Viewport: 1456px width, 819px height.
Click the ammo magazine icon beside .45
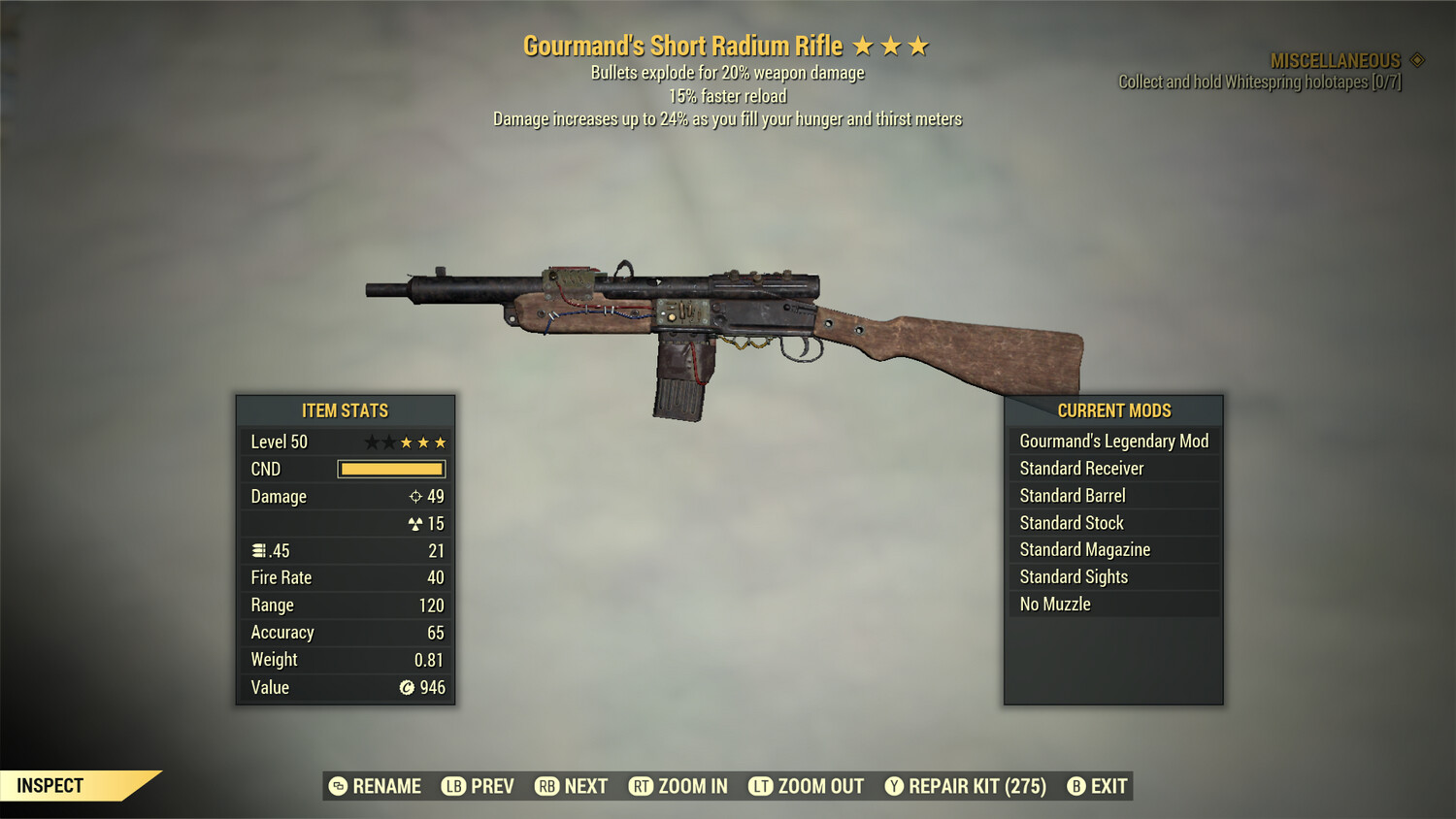tap(258, 550)
